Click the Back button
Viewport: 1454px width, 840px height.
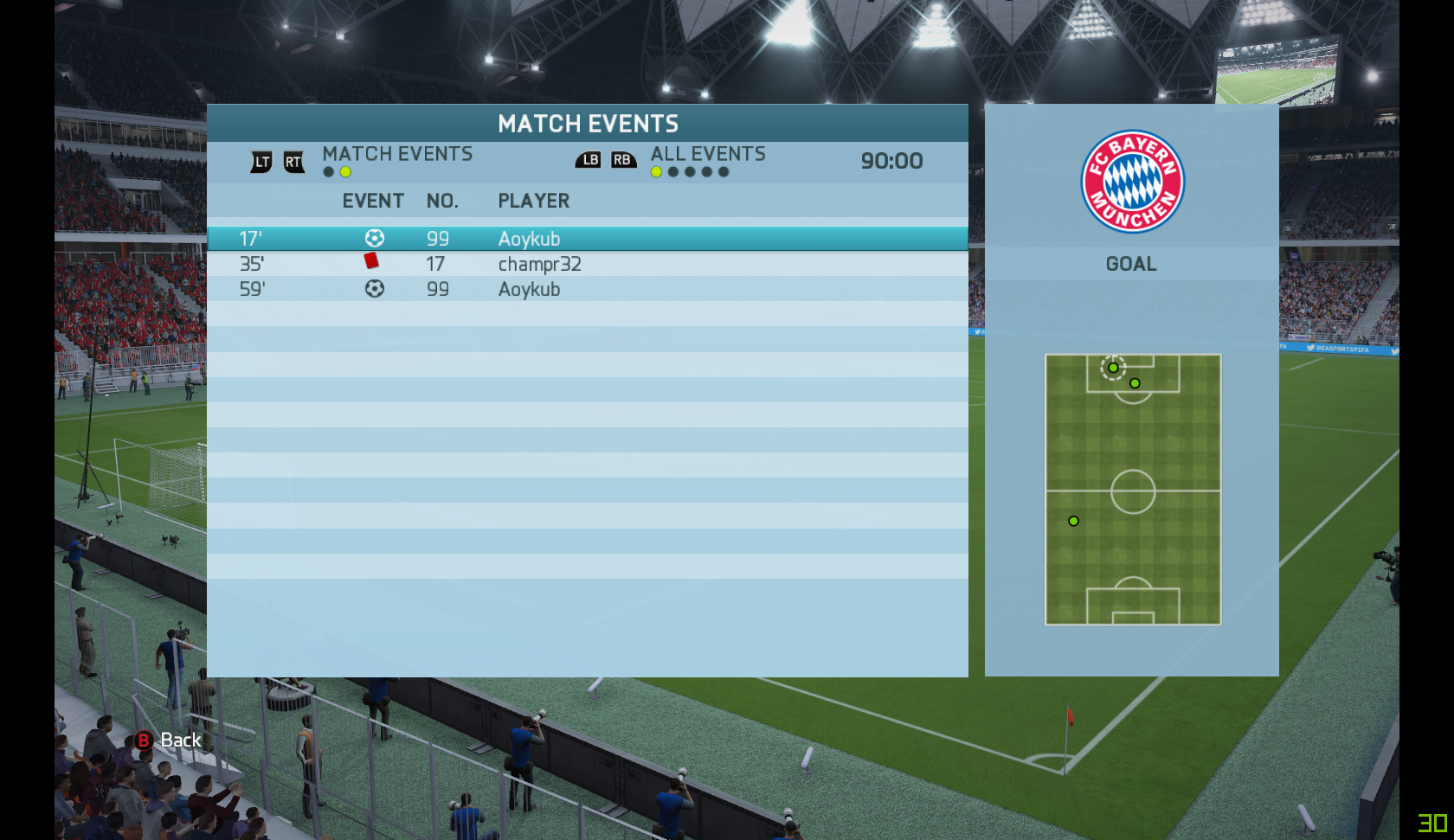pyautogui.click(x=169, y=741)
